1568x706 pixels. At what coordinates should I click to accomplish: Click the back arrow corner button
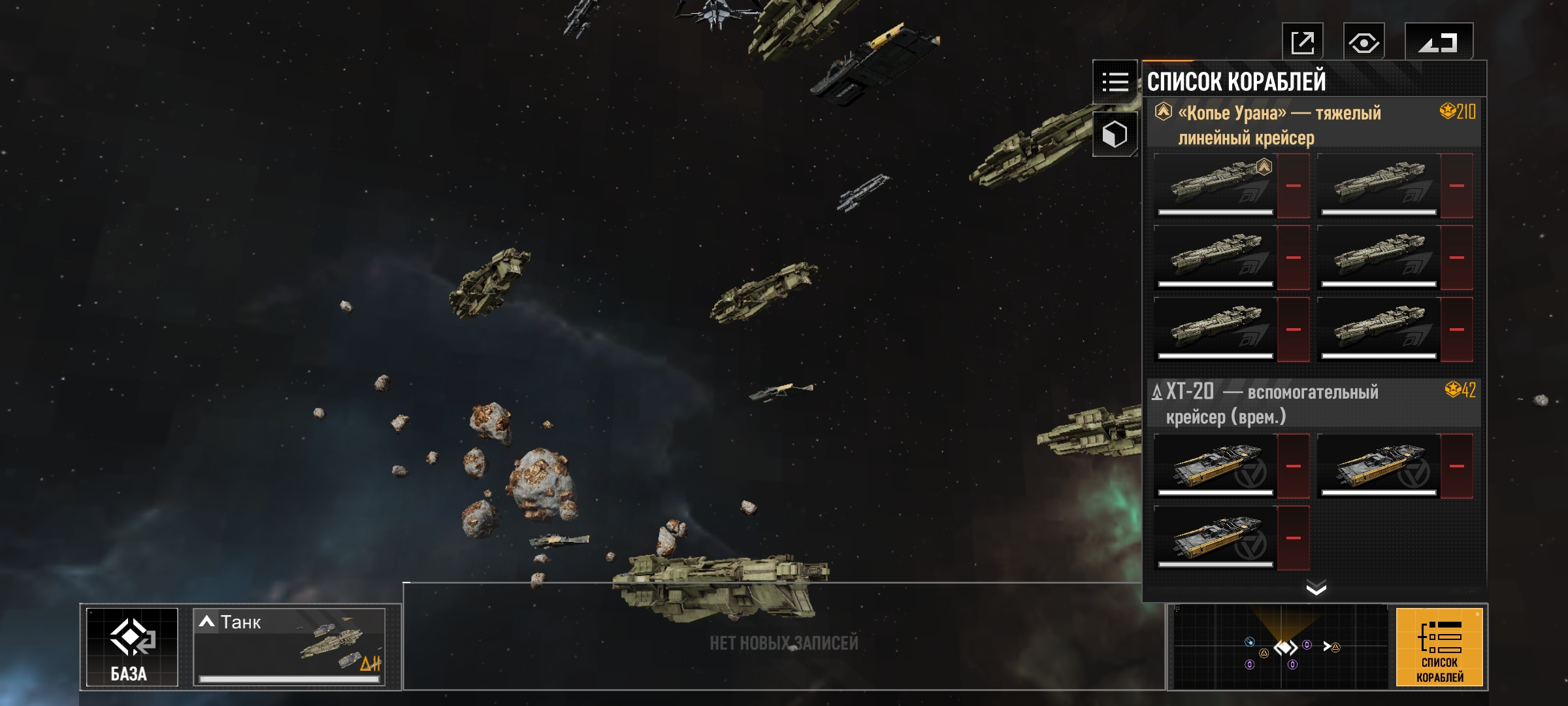(1439, 42)
